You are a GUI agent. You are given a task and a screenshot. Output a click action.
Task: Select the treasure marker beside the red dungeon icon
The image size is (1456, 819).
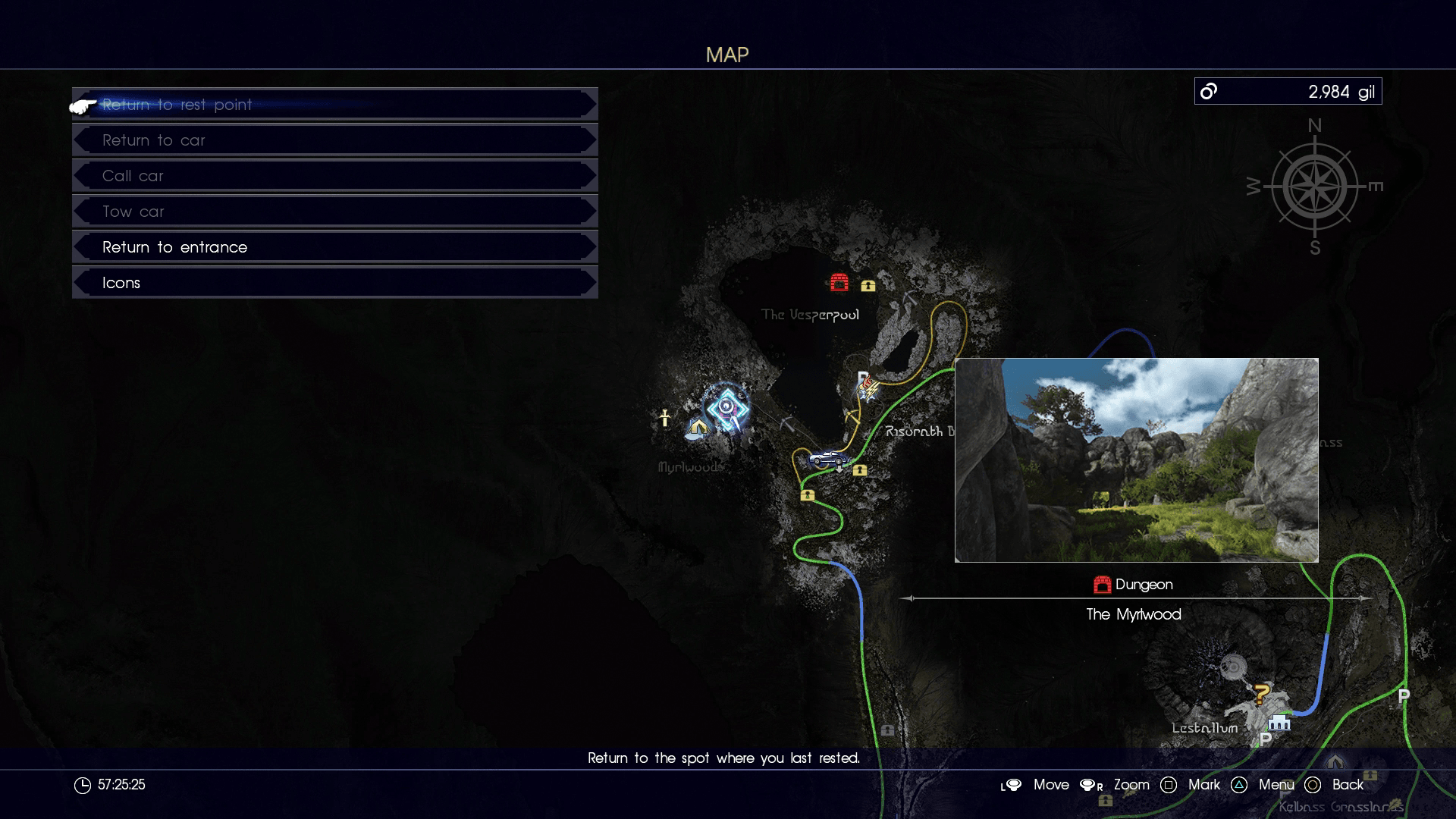868,286
